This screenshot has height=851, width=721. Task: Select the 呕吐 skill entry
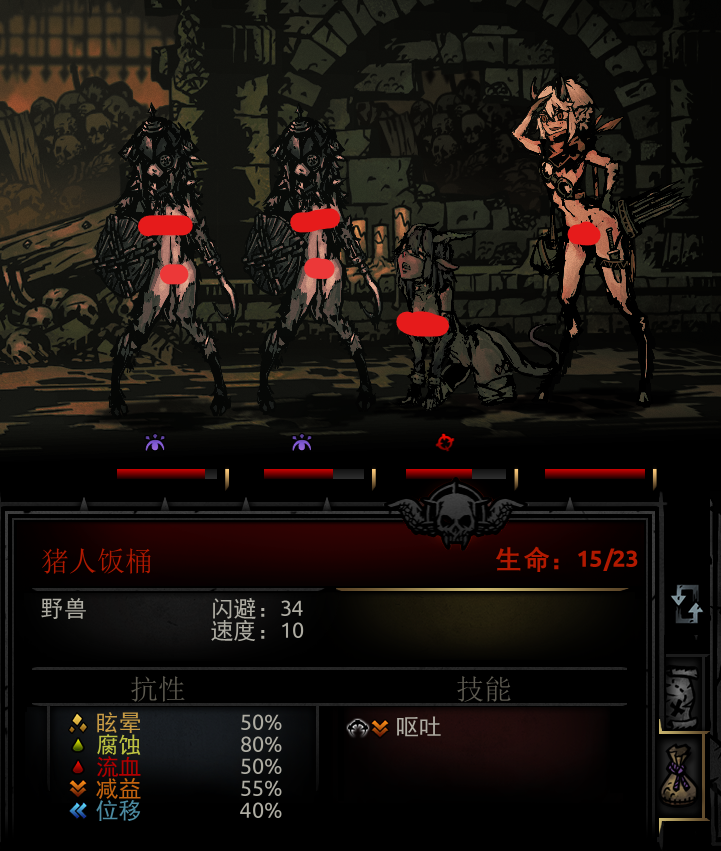pos(394,728)
